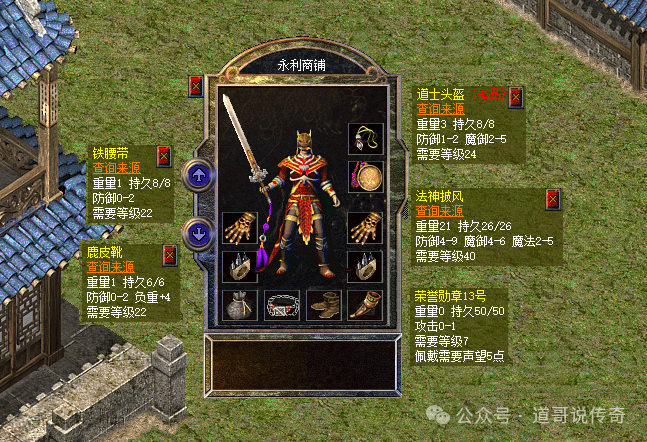Select the right spiked ring slot
The width and height of the screenshot is (647, 442).
tap(364, 265)
